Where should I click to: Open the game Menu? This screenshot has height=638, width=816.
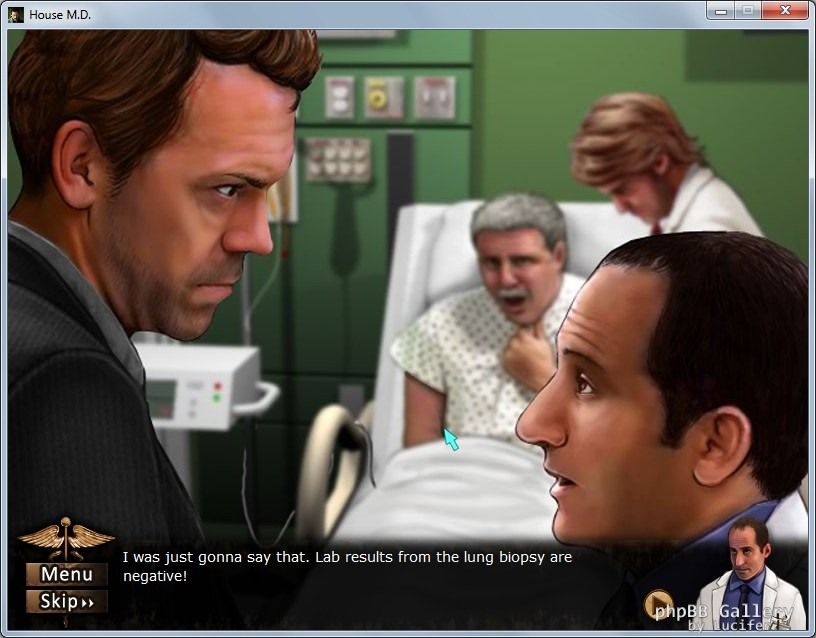pos(66,574)
